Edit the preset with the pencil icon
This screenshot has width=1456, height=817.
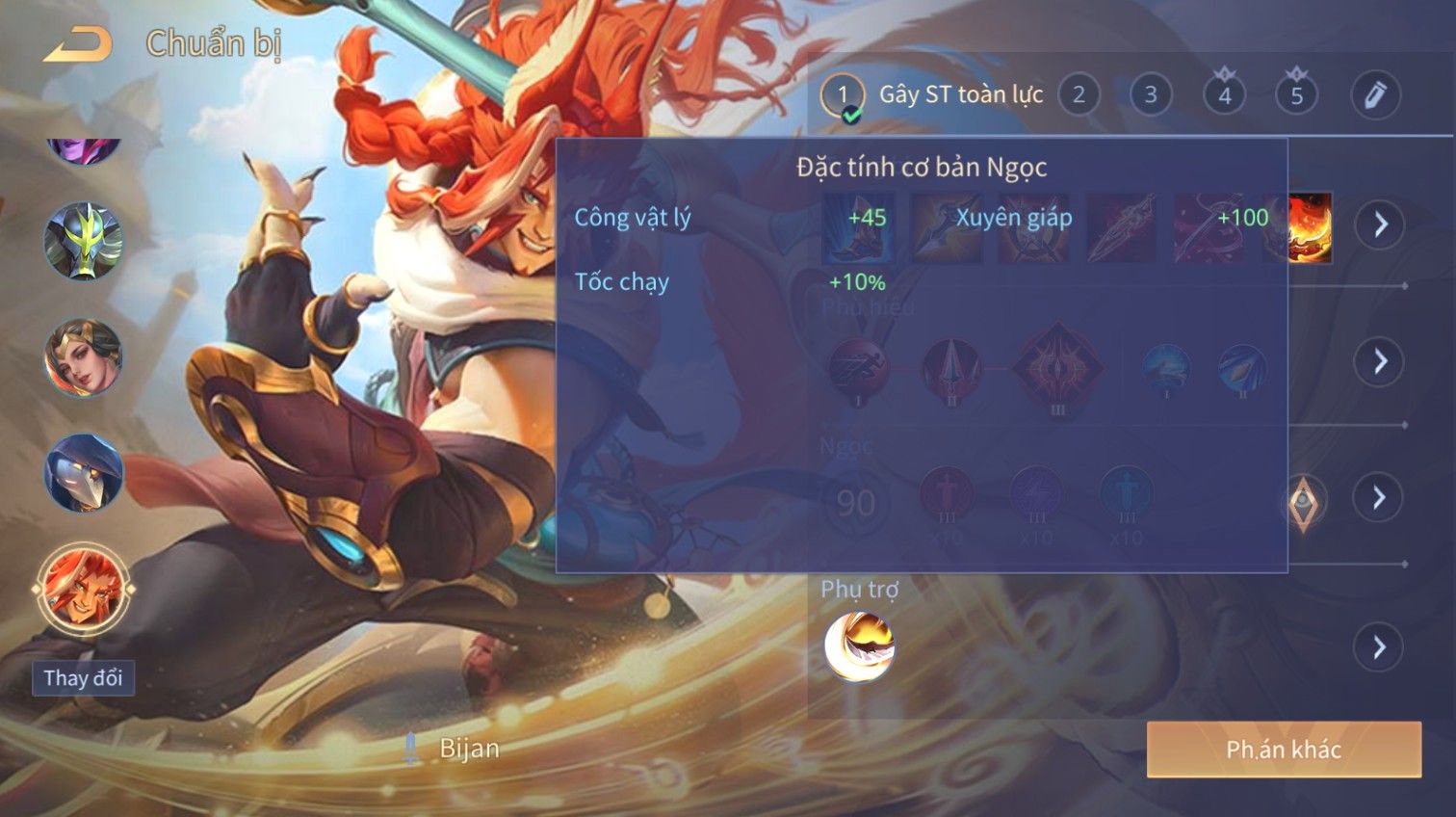tap(1374, 95)
